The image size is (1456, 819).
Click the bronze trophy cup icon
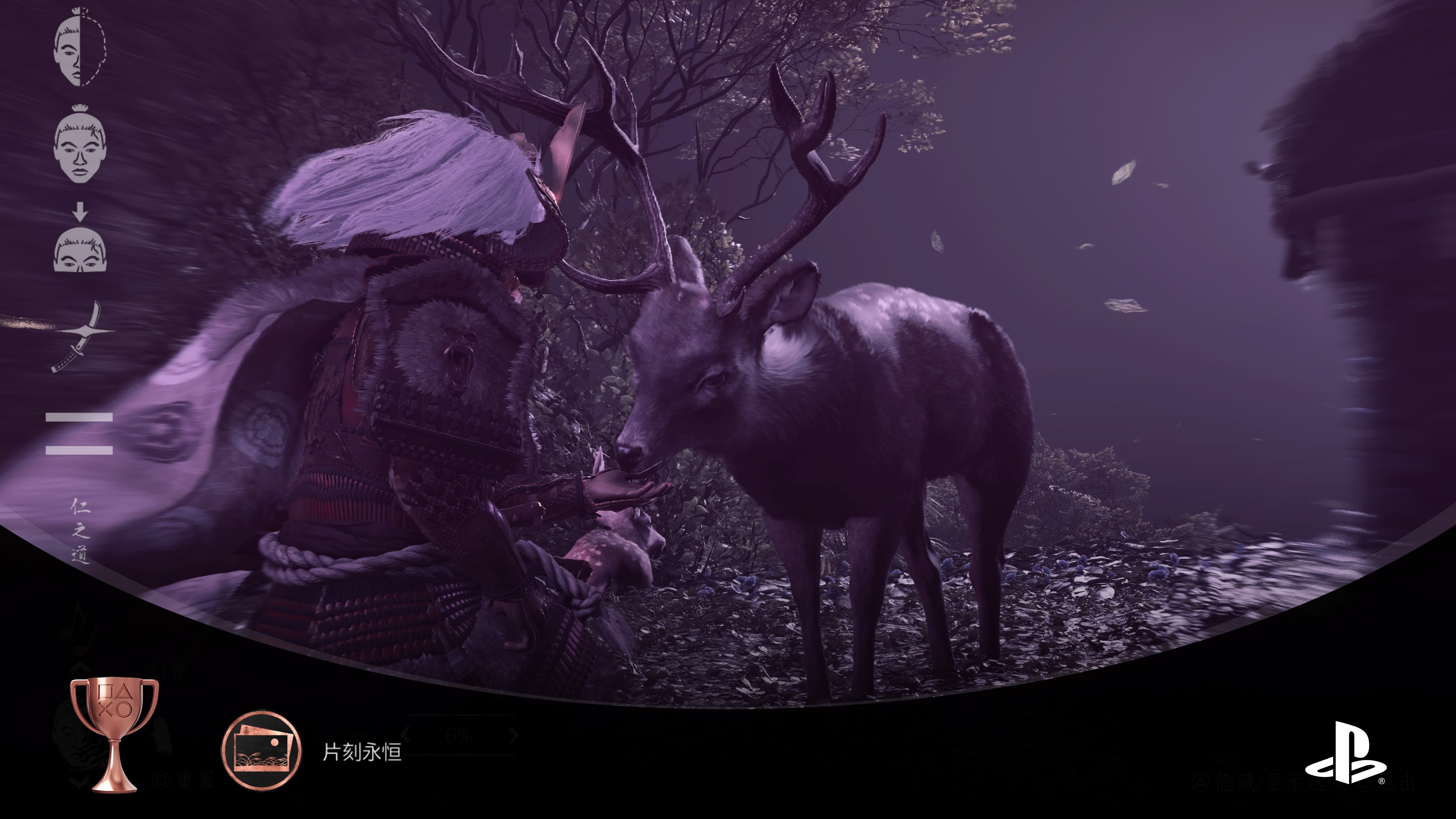(114, 734)
